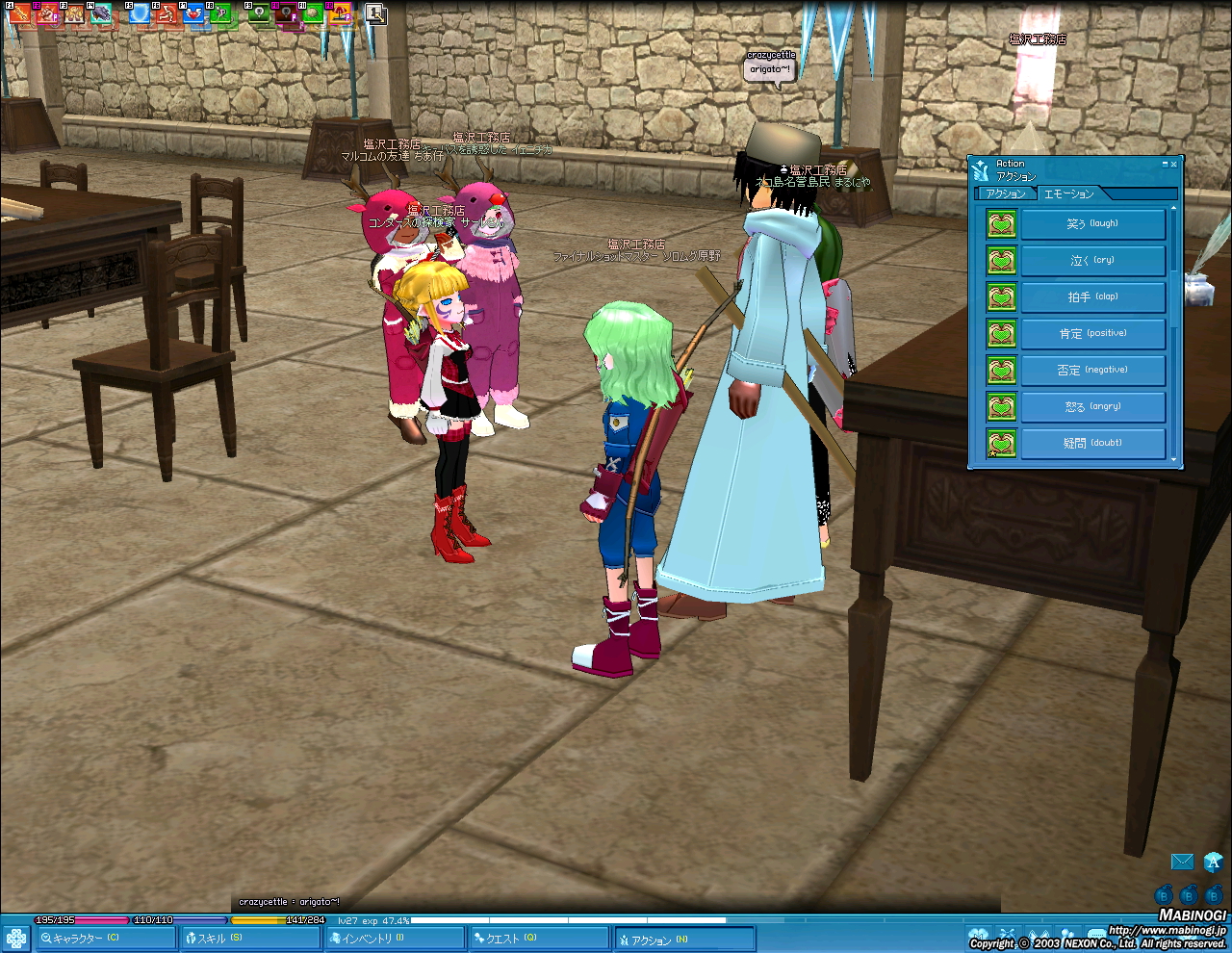
Task: Use the 肯定 (positive) emotion
Action: pyautogui.click(x=1092, y=333)
